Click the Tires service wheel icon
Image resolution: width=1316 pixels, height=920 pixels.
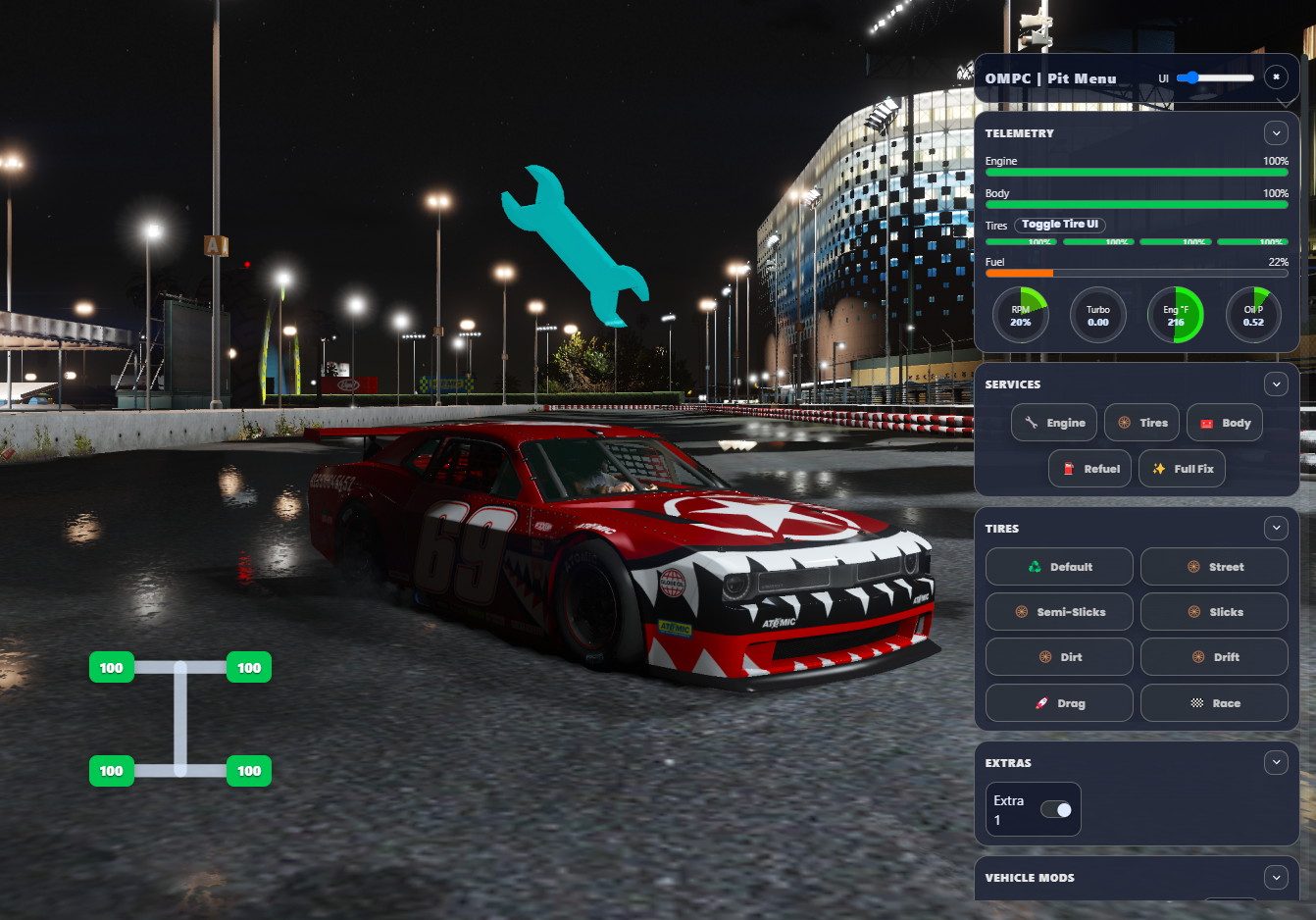point(1124,423)
